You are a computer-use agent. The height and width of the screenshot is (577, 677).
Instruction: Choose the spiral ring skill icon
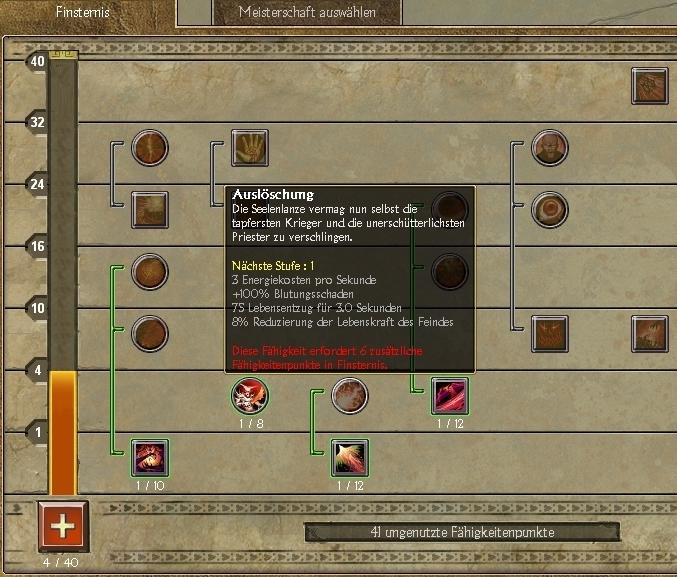[x=550, y=210]
